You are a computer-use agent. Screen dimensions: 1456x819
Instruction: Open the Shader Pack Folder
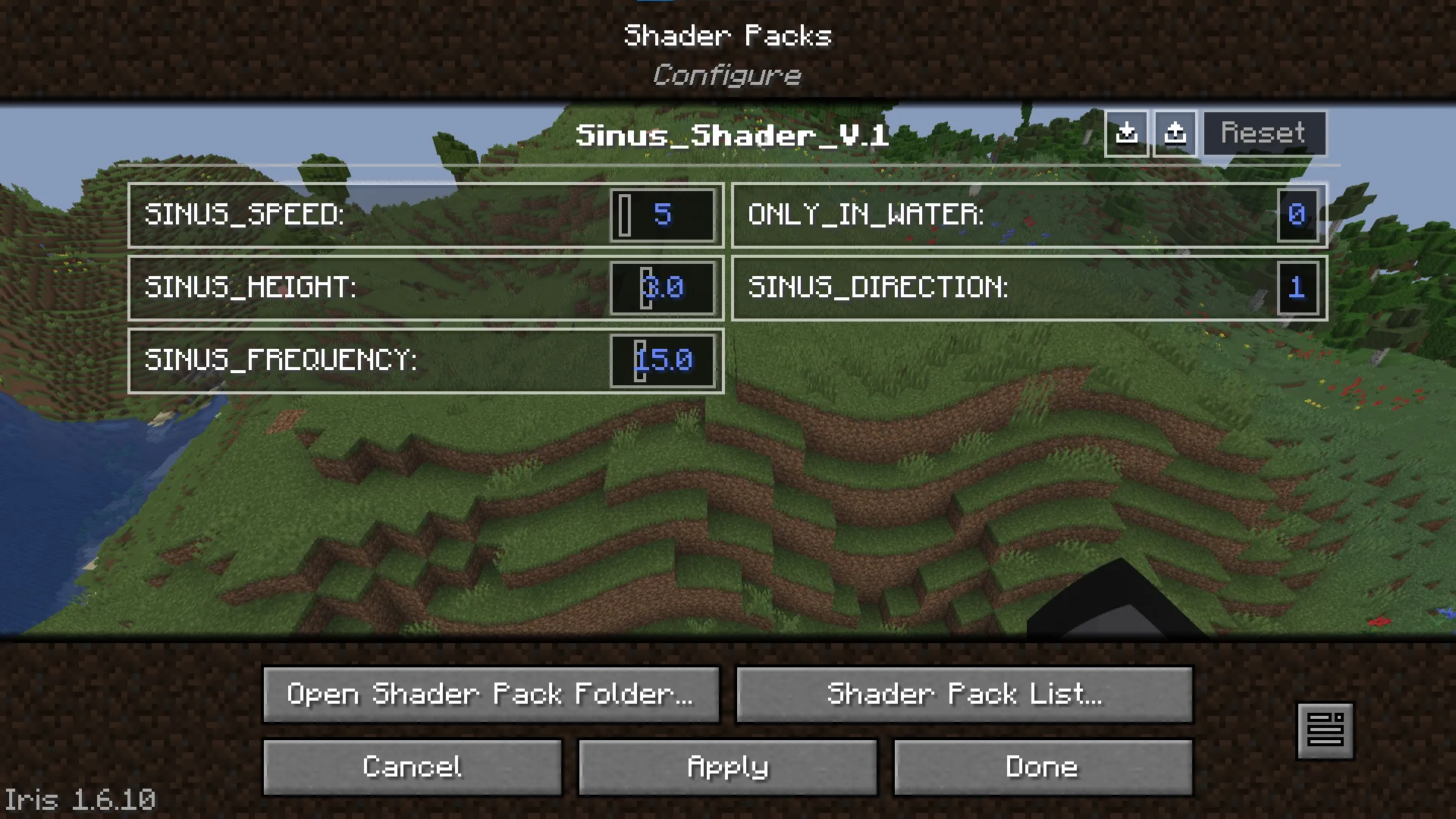point(491,694)
